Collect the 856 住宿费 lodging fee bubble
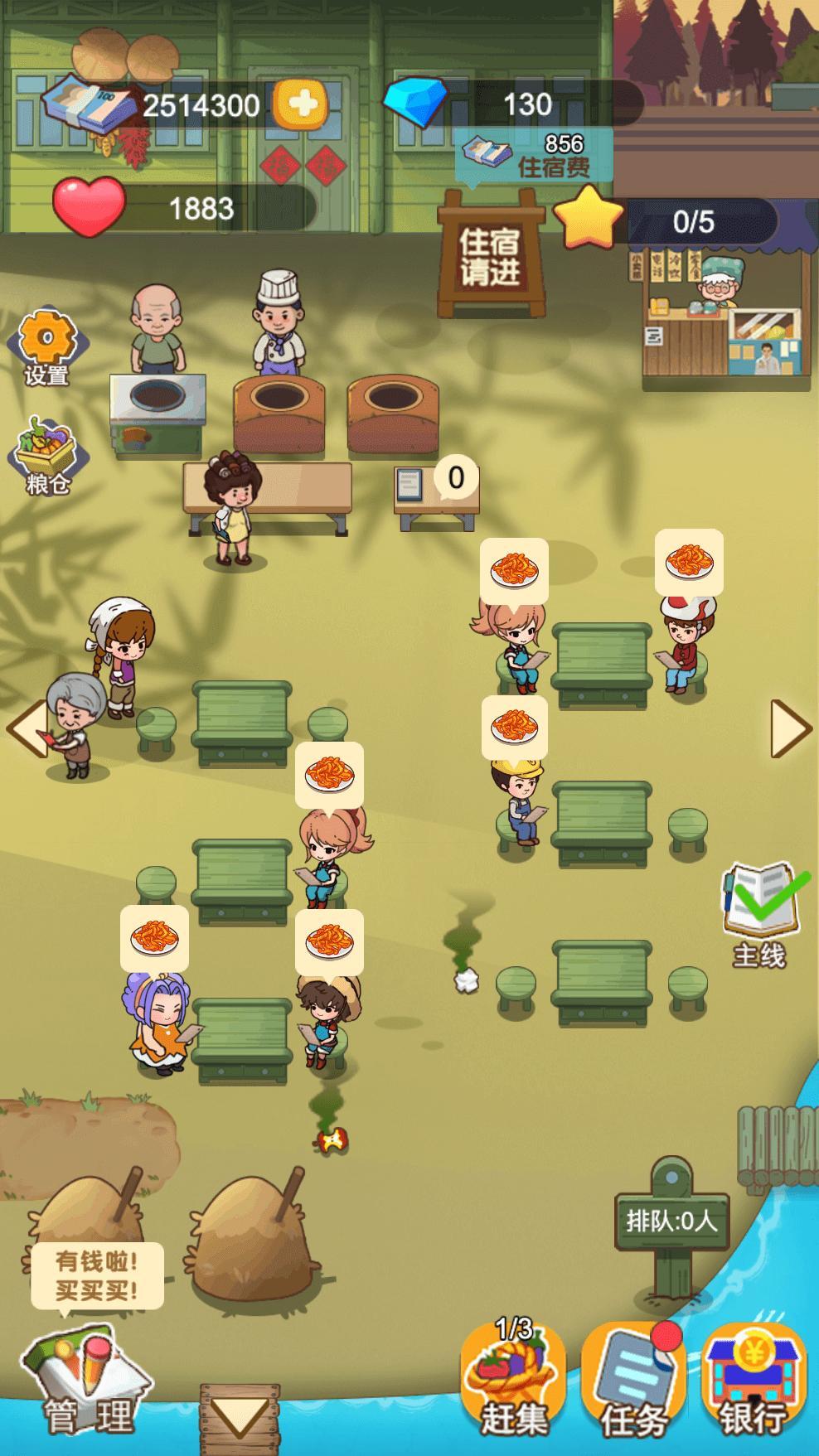 click(534, 156)
